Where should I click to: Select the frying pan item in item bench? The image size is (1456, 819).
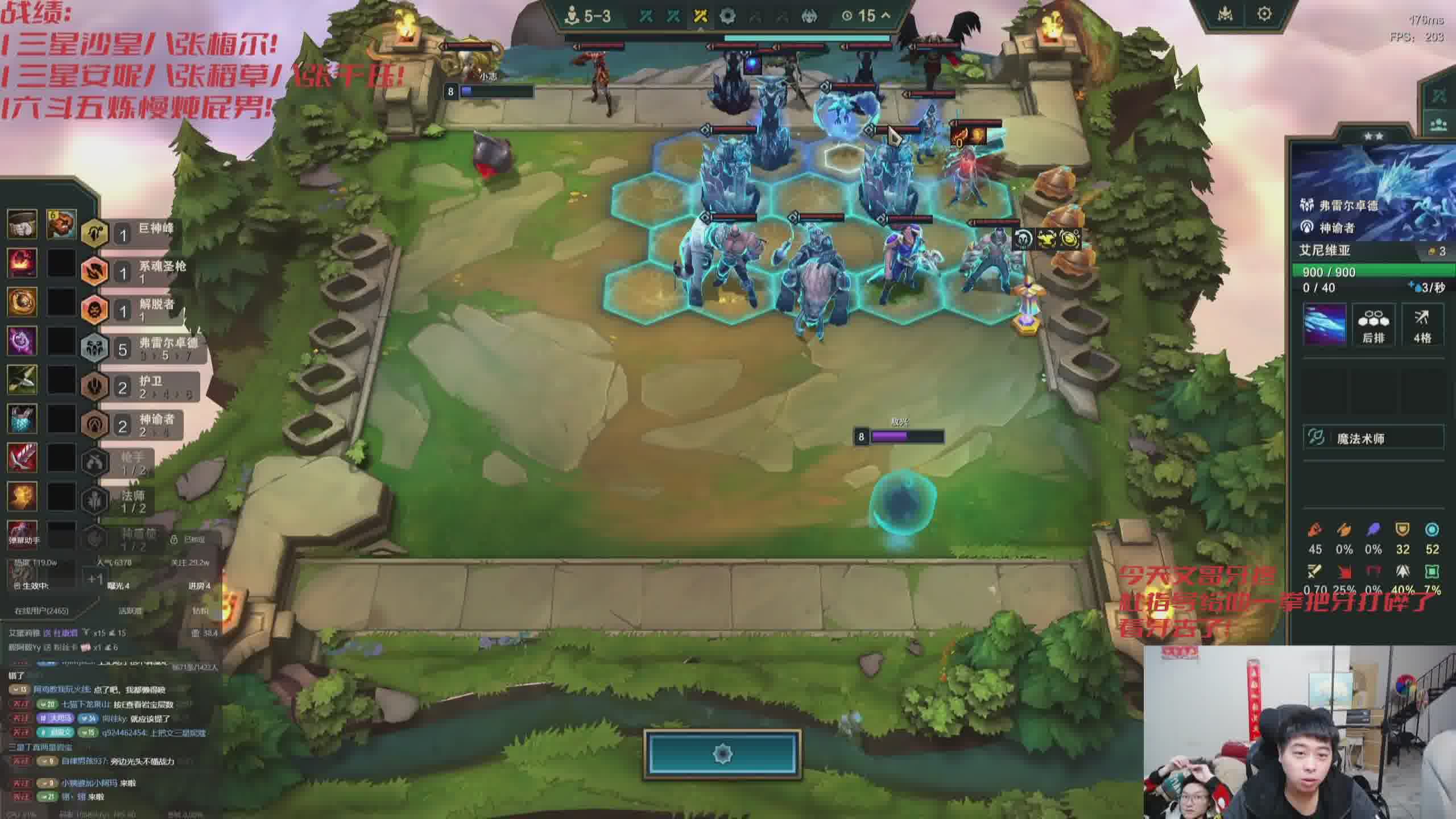coord(23,224)
